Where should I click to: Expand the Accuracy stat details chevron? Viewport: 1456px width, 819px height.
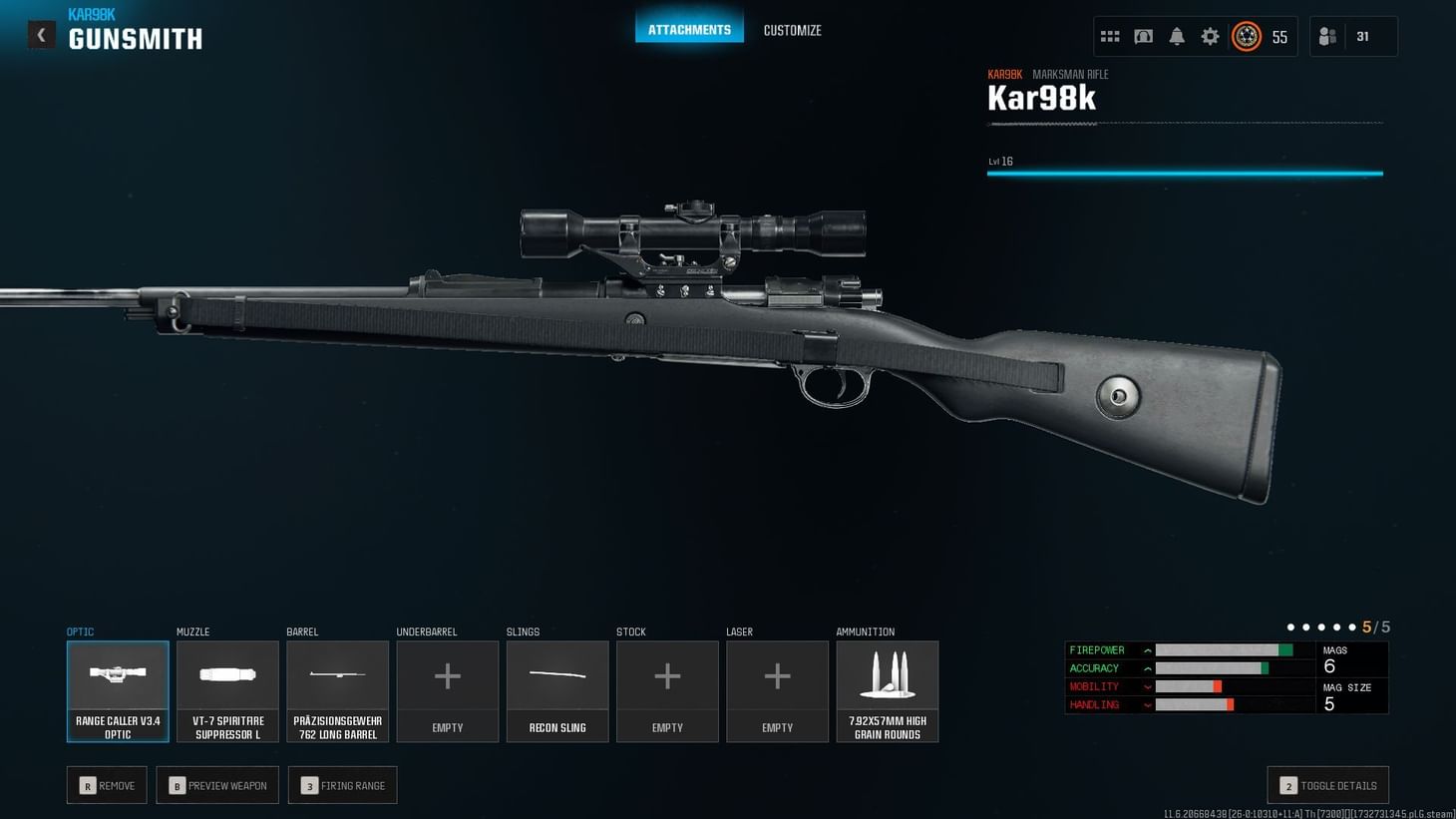pyautogui.click(x=1149, y=668)
